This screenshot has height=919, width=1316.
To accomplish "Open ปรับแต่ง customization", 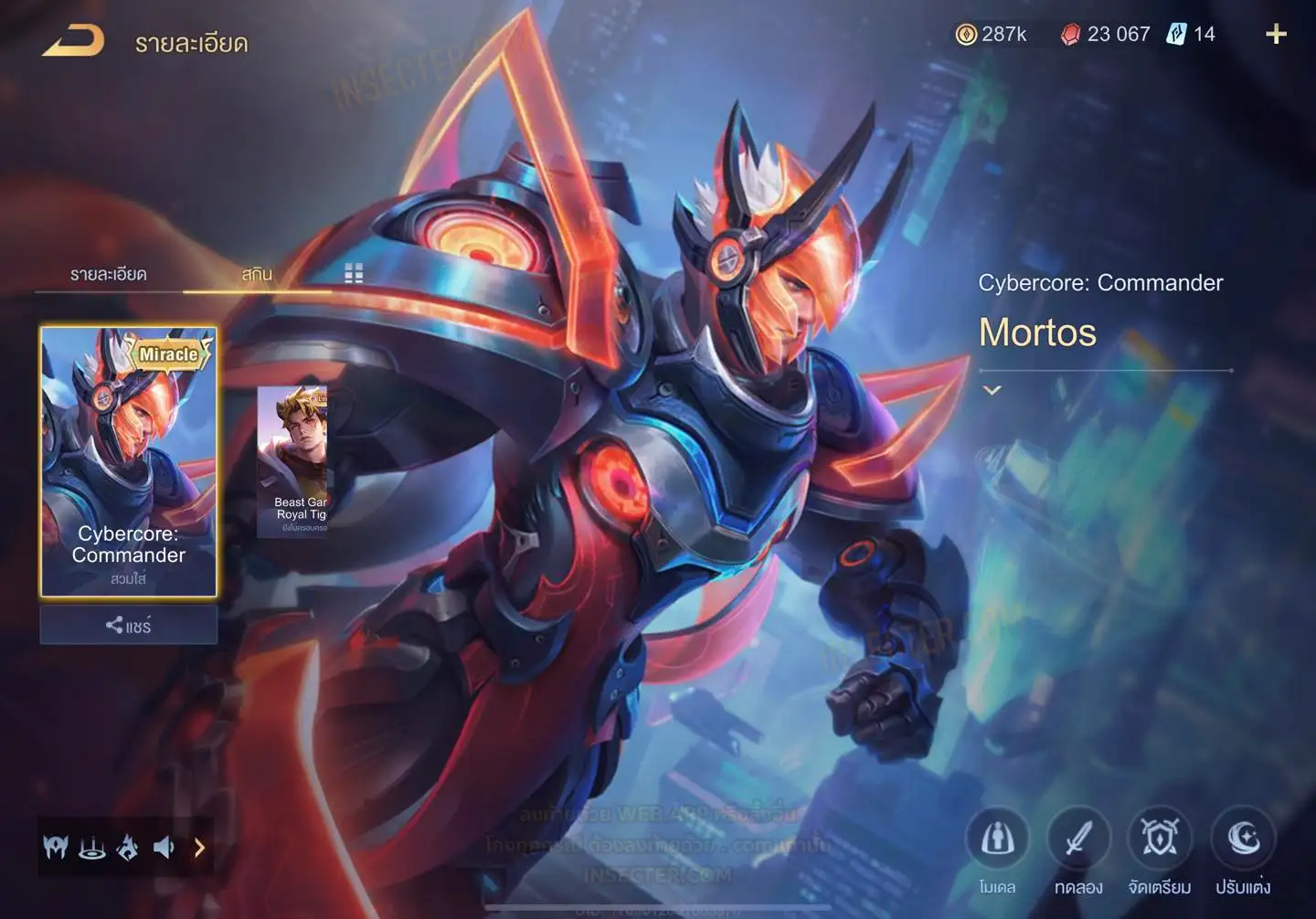I will pyautogui.click(x=1243, y=840).
